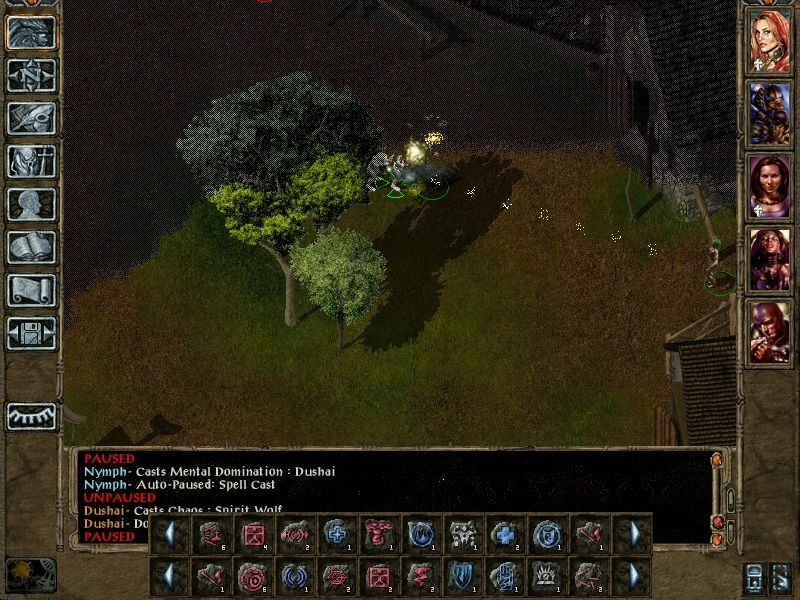Open the options menu via the floppy disk button

(31, 333)
